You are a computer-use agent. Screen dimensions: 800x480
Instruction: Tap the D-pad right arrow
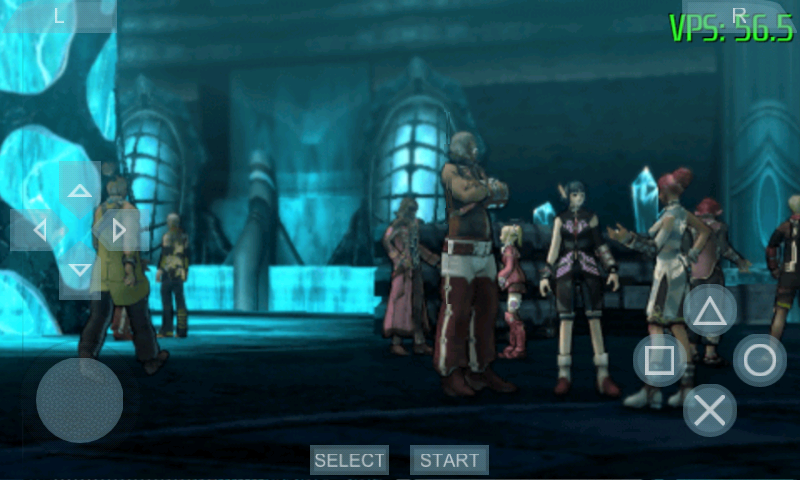tap(119, 230)
